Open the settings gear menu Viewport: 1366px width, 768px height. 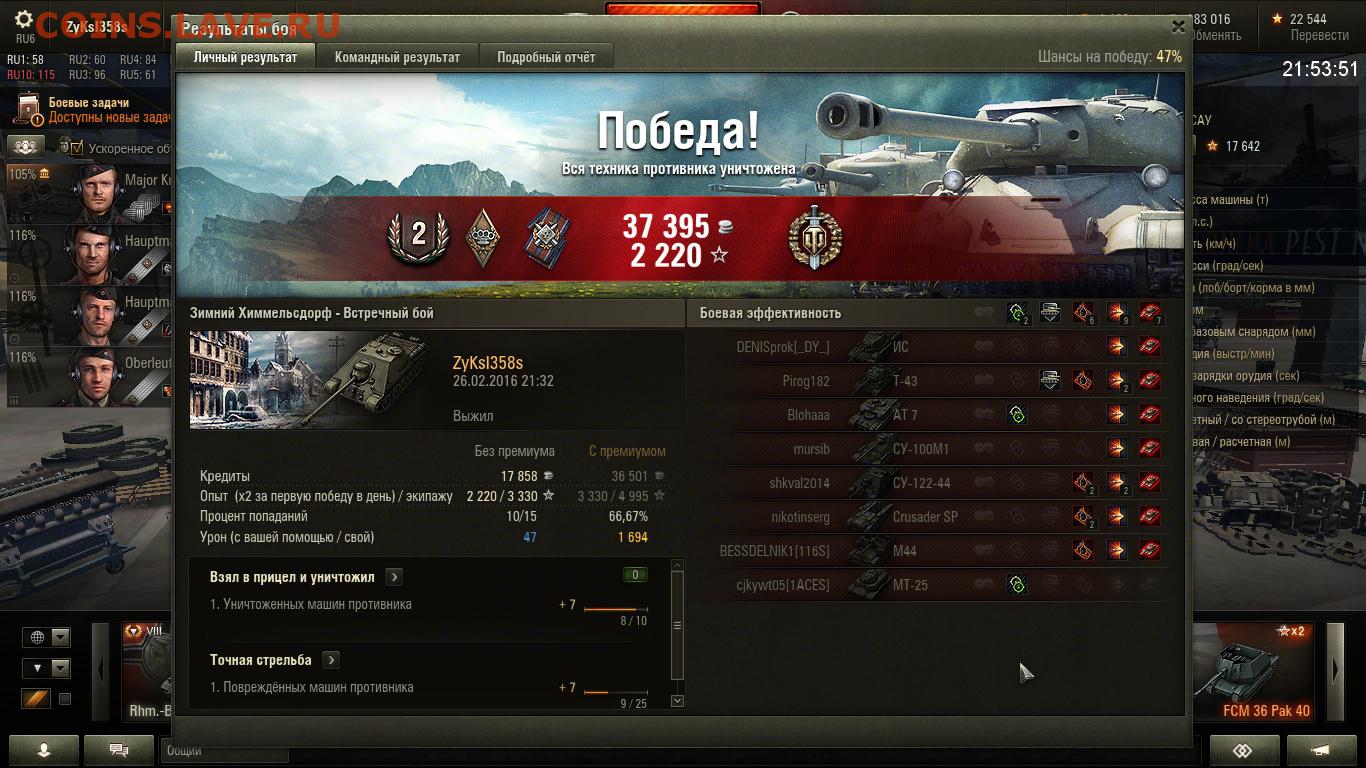click(x=24, y=21)
